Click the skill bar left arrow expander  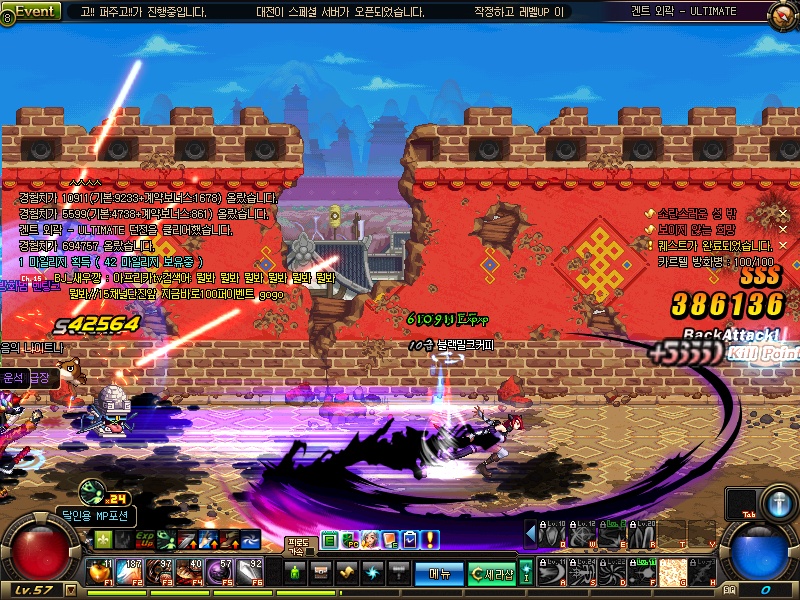coord(530,534)
